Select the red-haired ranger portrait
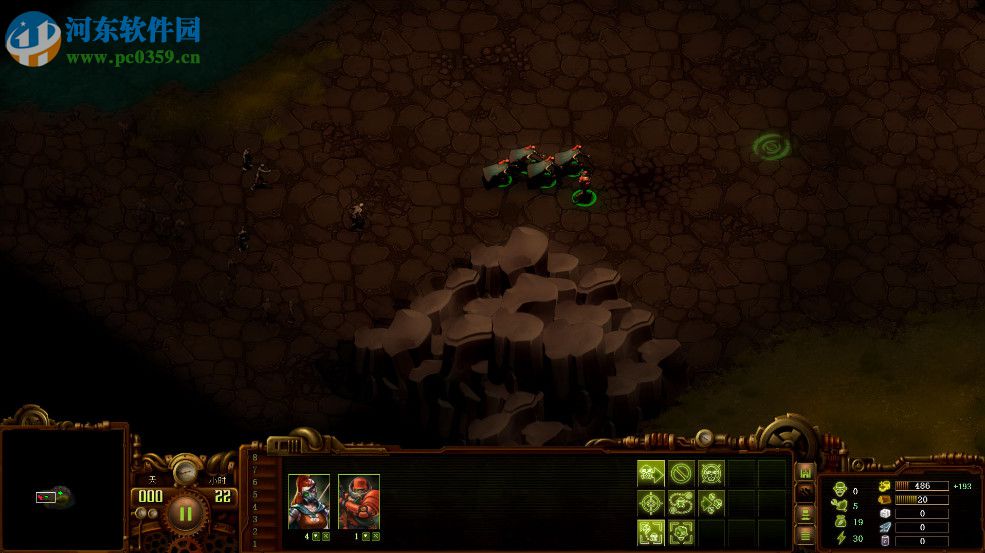Image resolution: width=985 pixels, height=553 pixels. tap(309, 500)
